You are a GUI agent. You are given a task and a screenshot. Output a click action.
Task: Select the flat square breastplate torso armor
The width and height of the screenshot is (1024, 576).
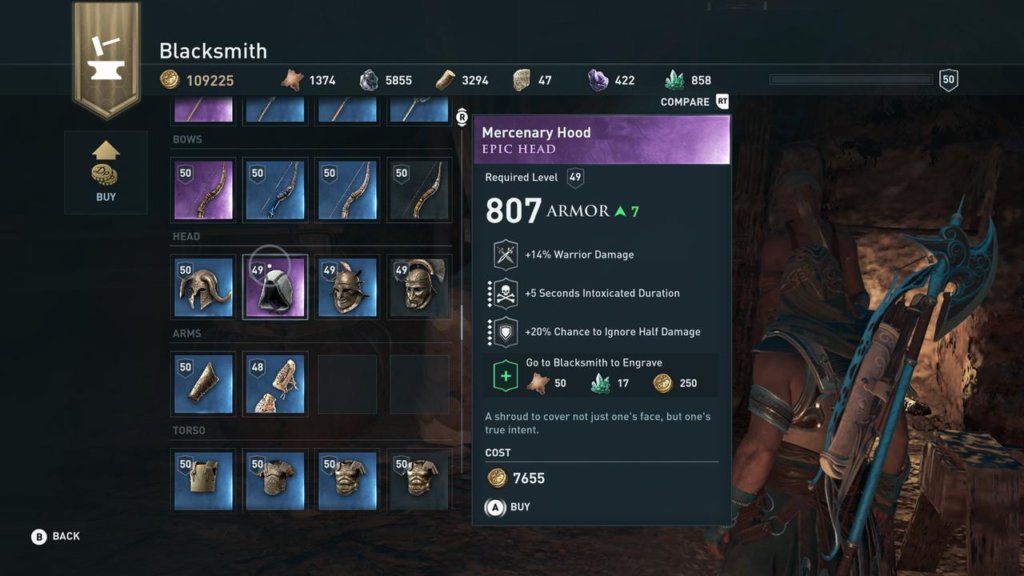click(x=204, y=480)
